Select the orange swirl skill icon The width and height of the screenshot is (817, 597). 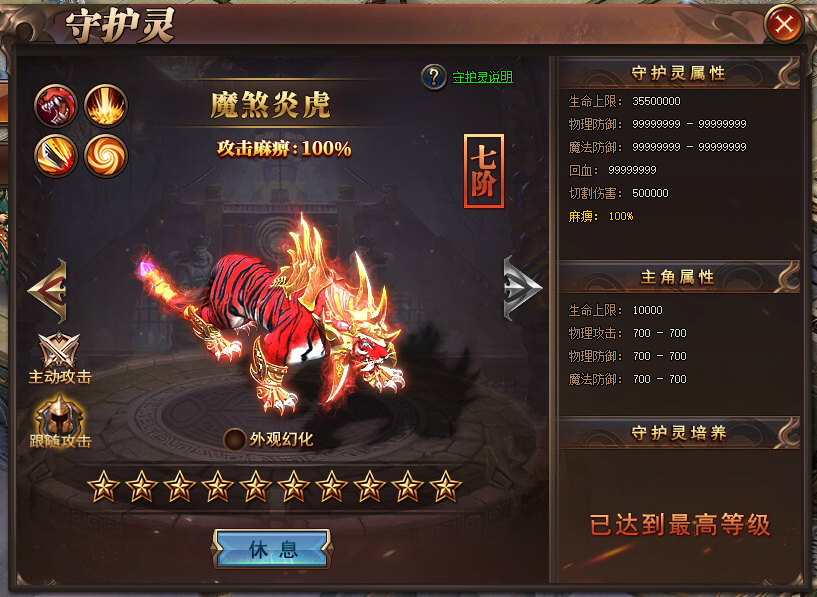point(105,155)
